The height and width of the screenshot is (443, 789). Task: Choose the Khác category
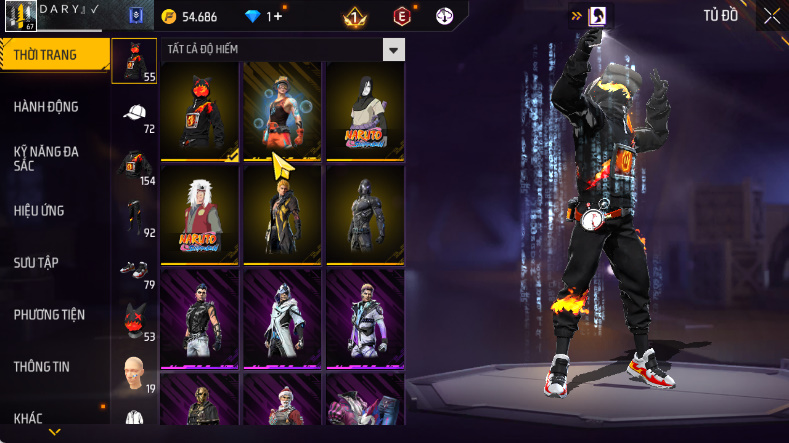[x=30, y=418]
